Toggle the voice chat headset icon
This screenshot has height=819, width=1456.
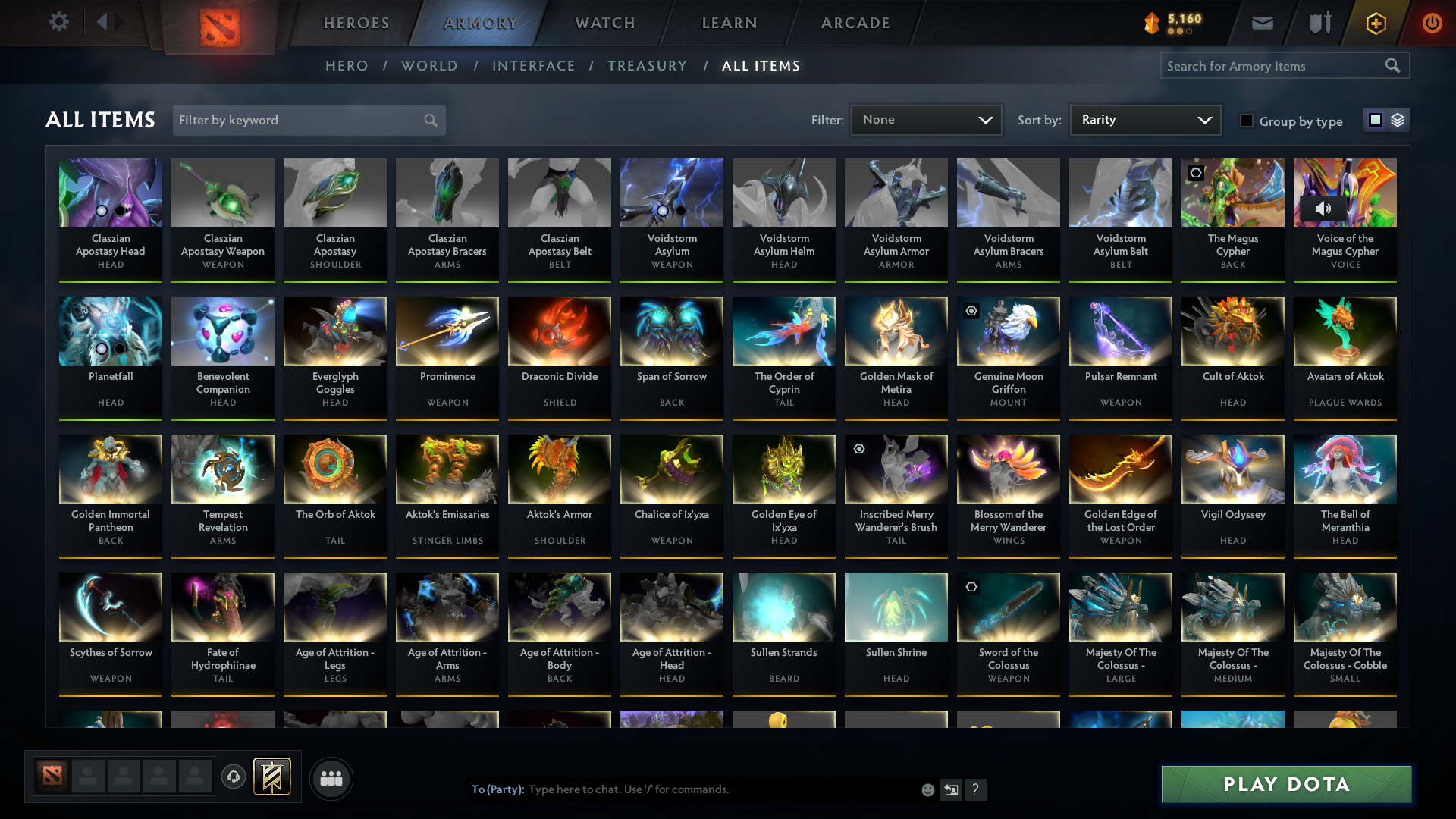[234, 778]
